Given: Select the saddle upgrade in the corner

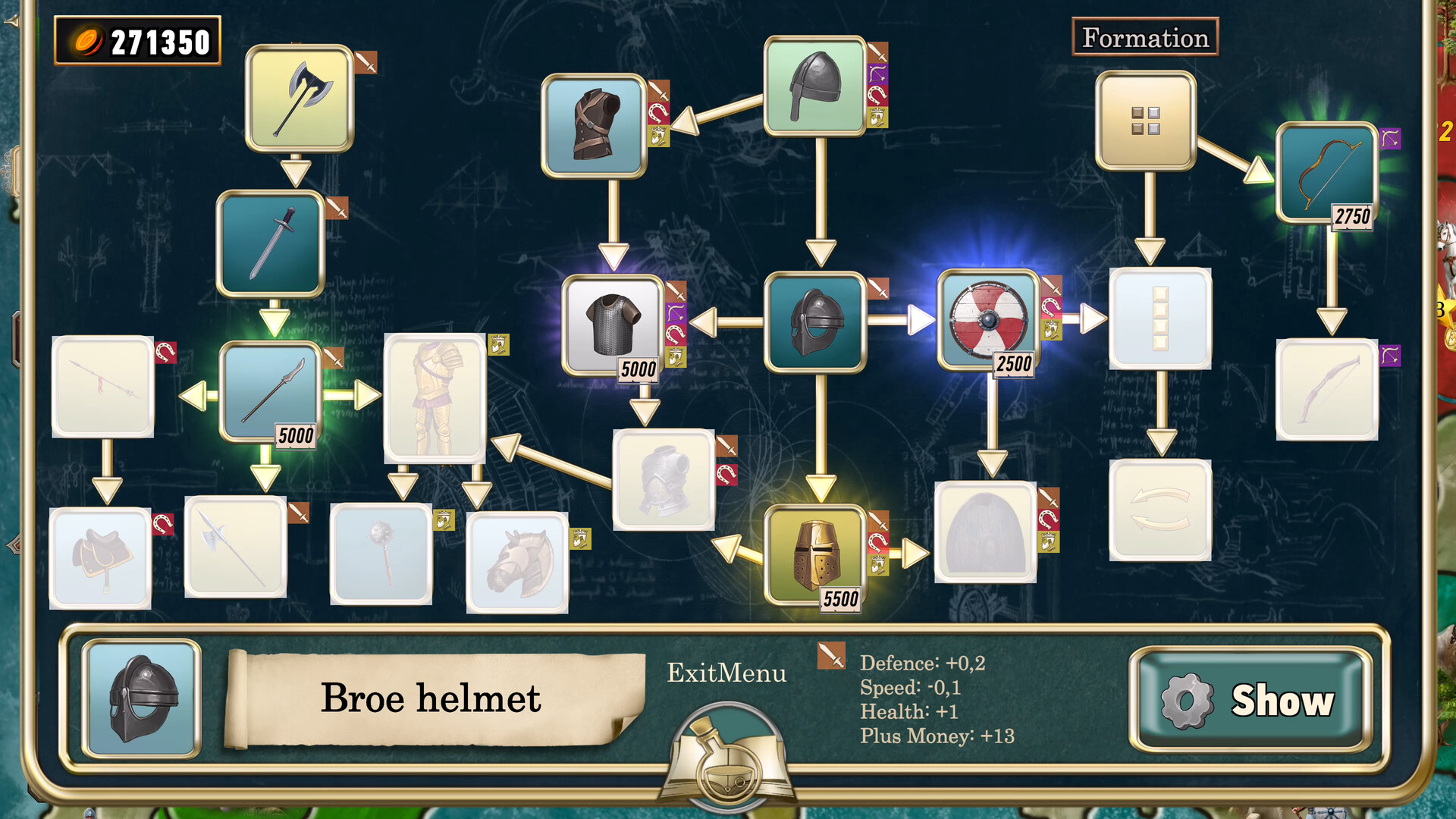Looking at the screenshot, I should pyautogui.click(x=102, y=557).
